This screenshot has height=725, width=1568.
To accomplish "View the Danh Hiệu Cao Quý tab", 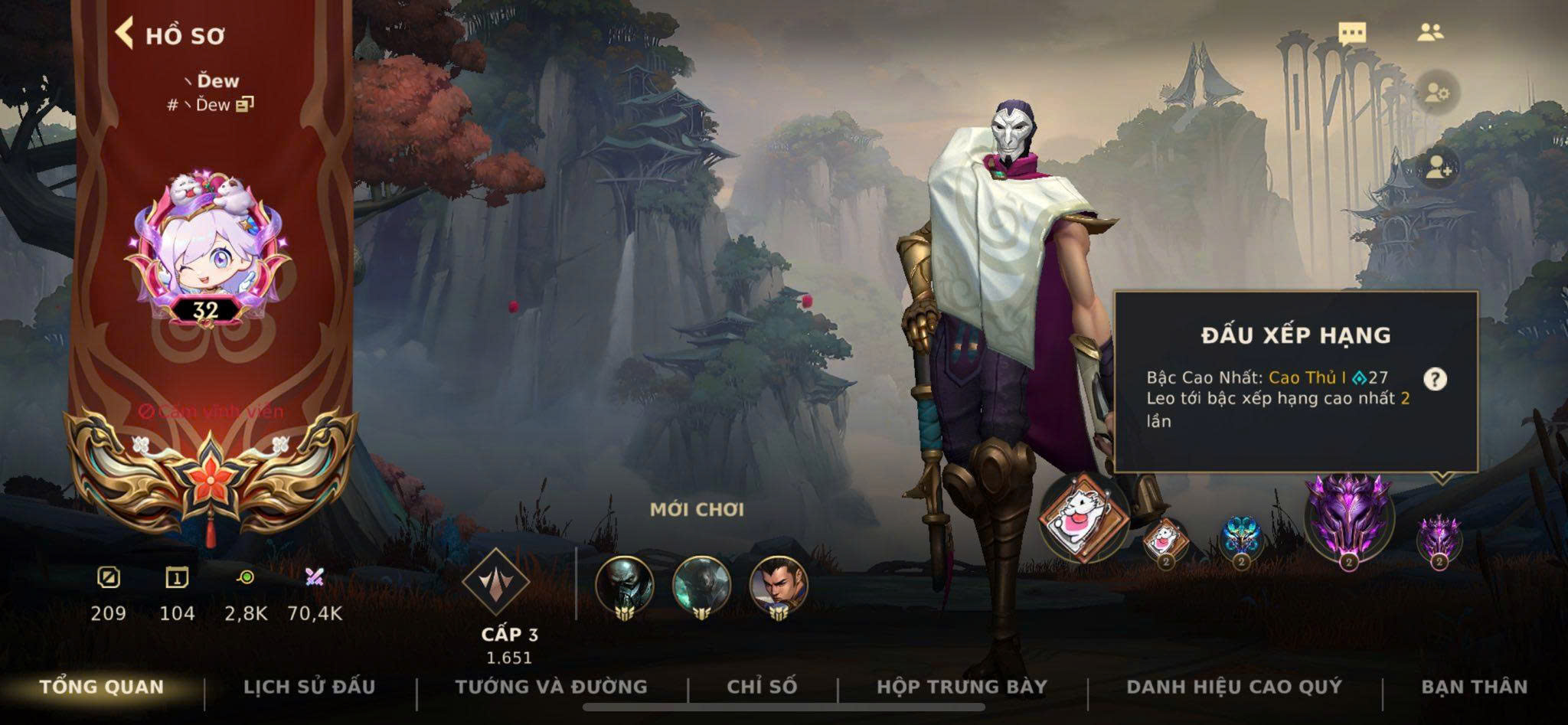I will [x=1234, y=687].
